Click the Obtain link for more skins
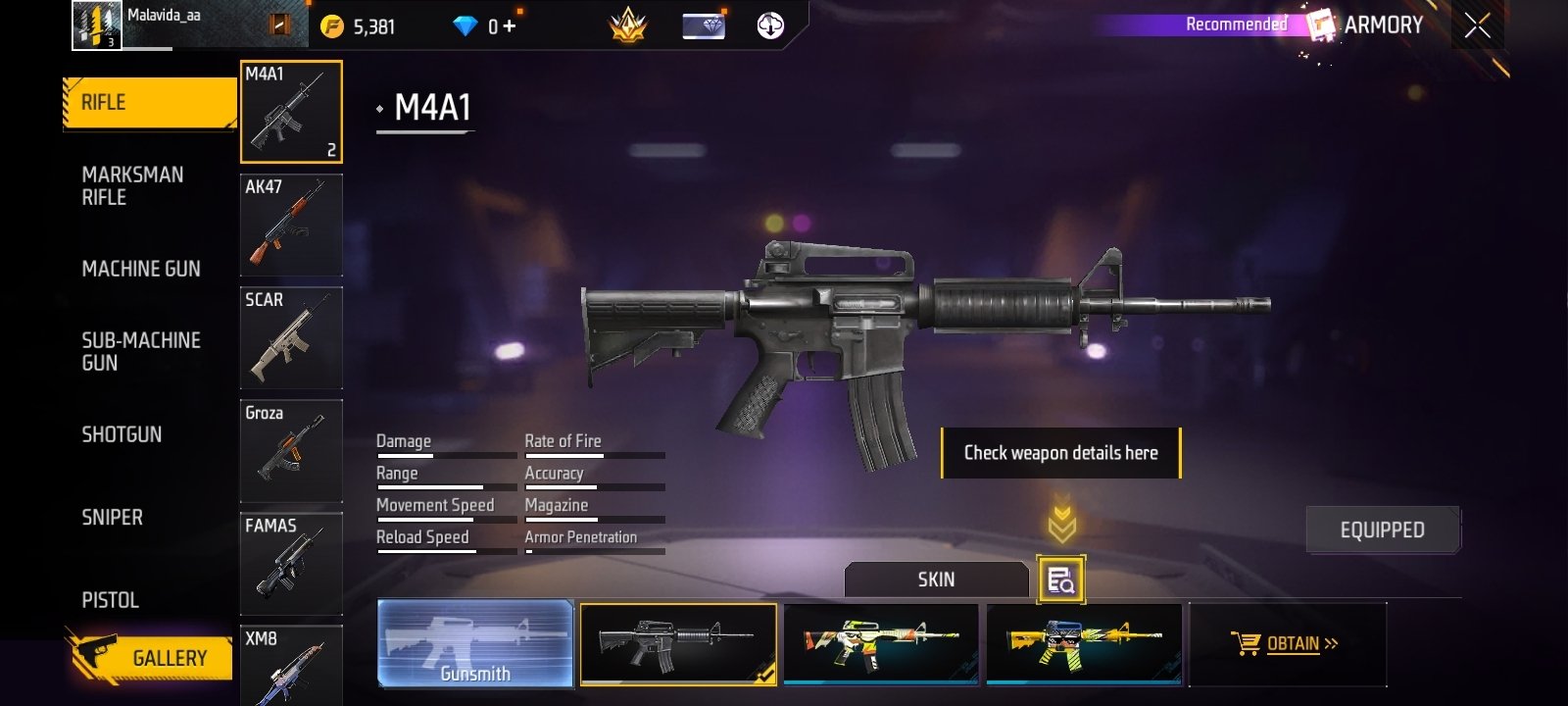 point(1292,644)
